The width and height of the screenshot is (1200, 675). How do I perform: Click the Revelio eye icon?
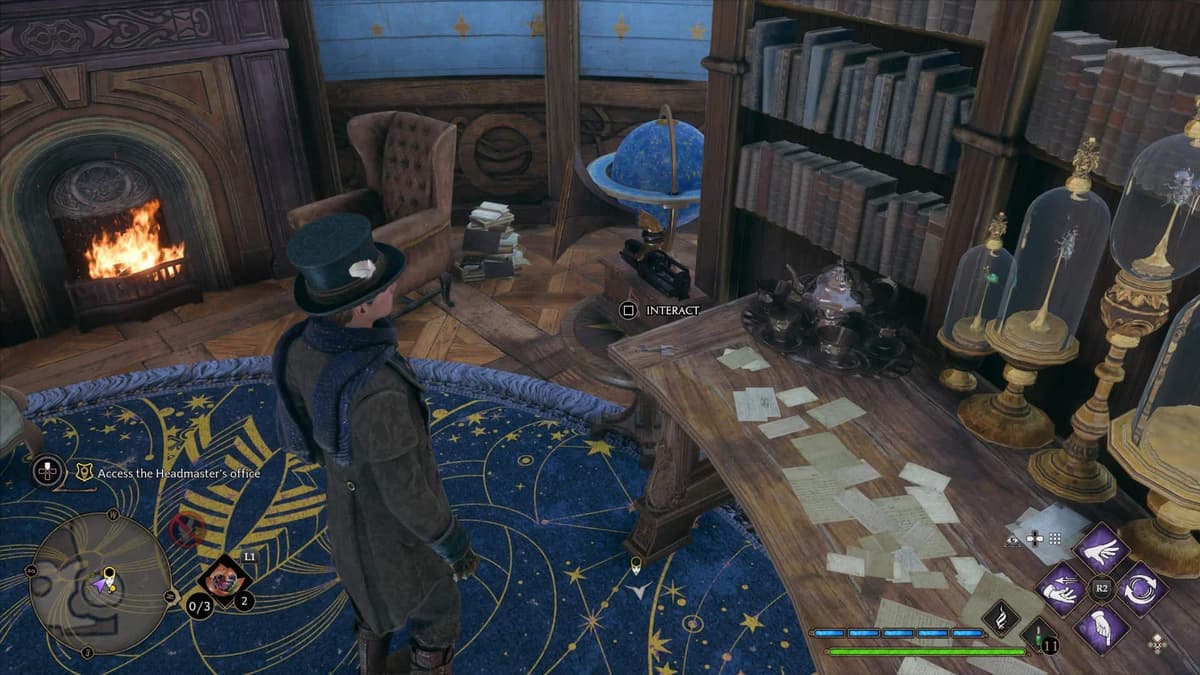1013,539
